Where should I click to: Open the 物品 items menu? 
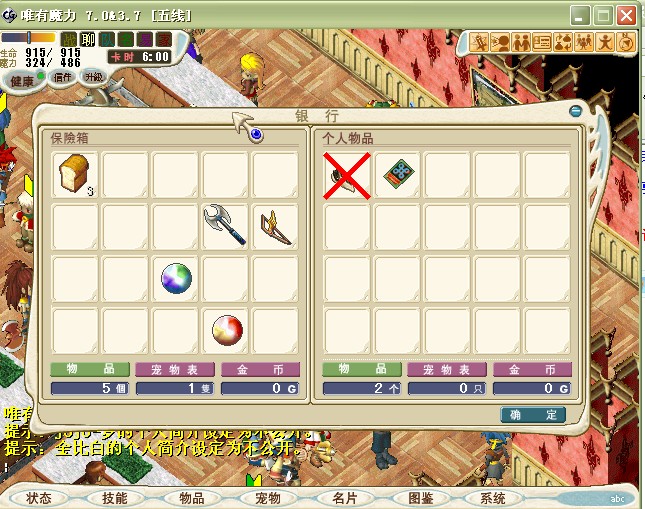click(192, 498)
